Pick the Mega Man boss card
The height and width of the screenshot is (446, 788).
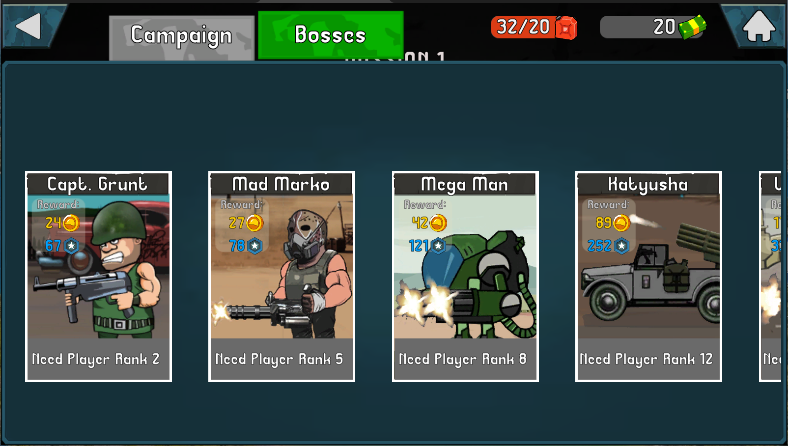465,277
